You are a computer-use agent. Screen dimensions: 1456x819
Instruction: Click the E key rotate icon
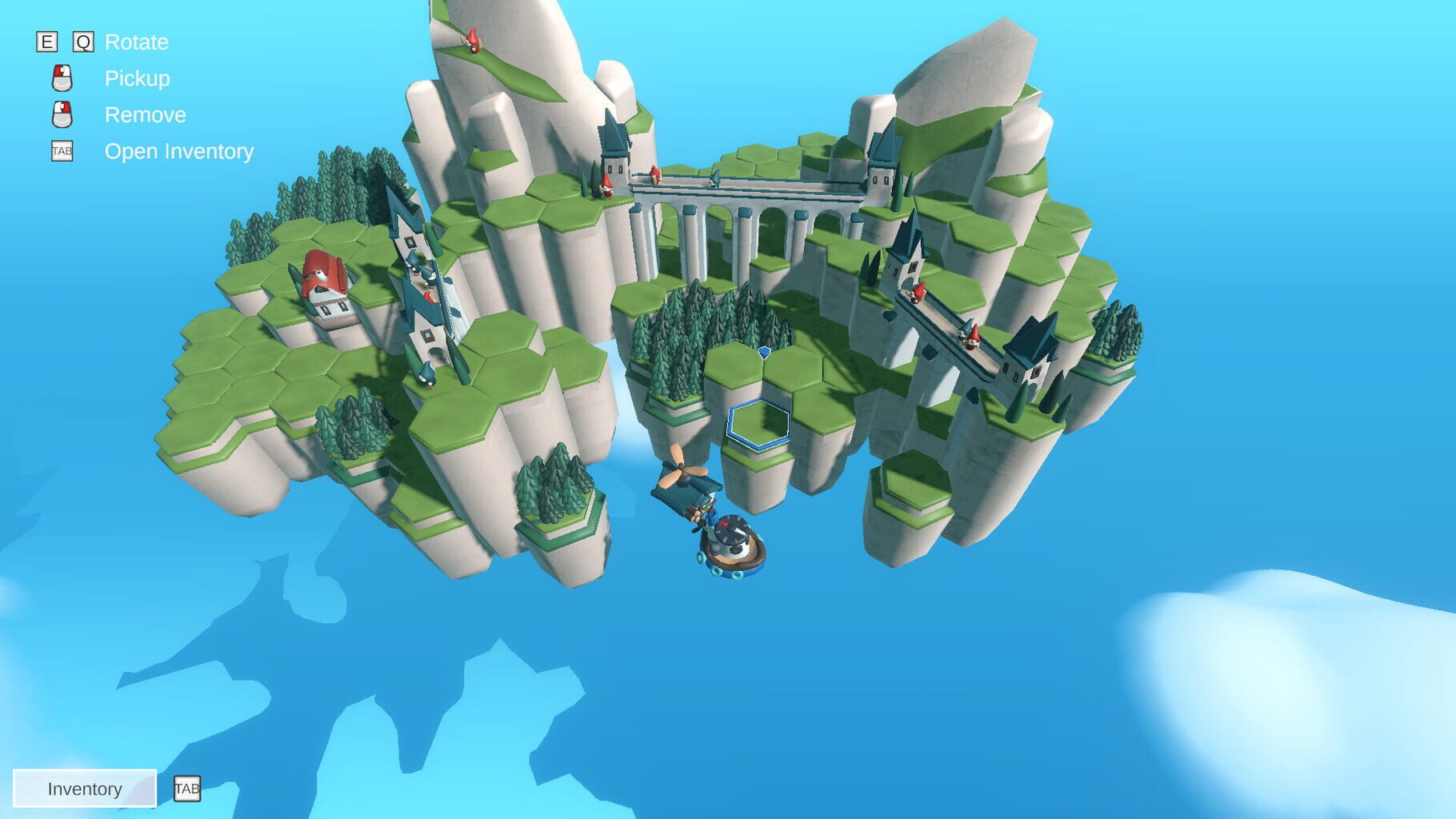(x=46, y=42)
